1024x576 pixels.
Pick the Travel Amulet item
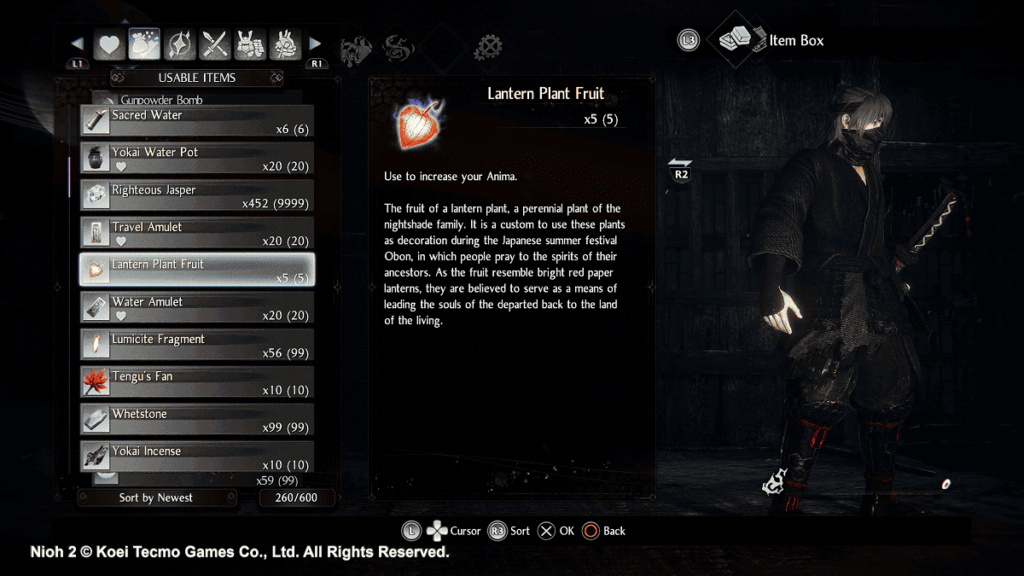point(197,233)
